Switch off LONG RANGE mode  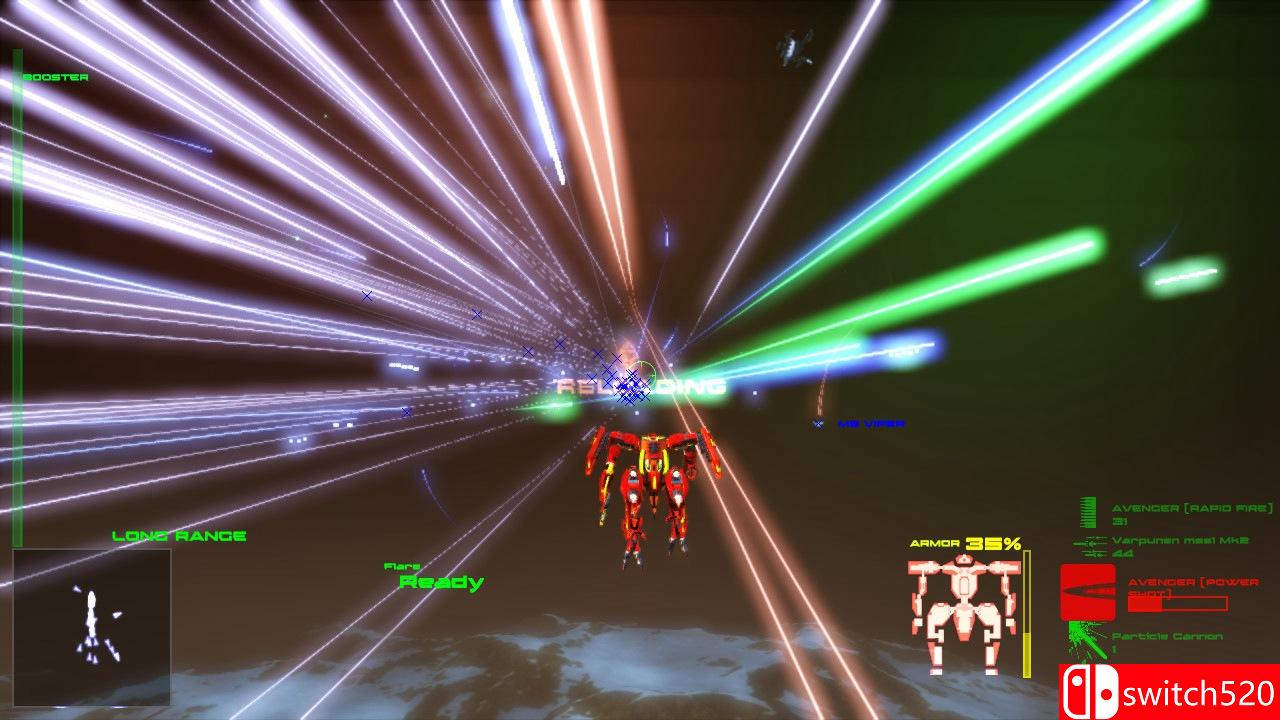point(179,535)
